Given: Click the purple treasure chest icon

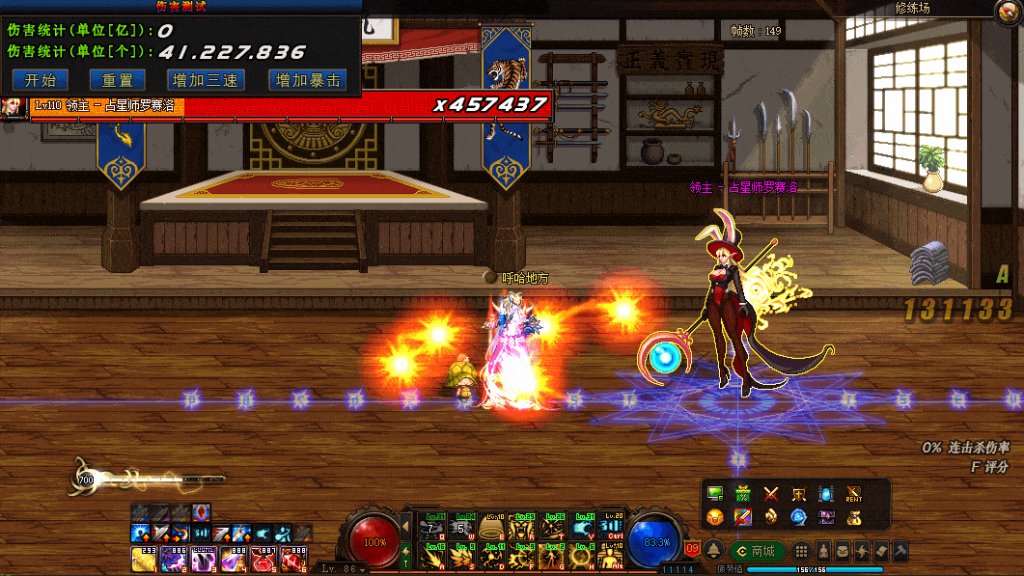Looking at the screenshot, I should [826, 517].
